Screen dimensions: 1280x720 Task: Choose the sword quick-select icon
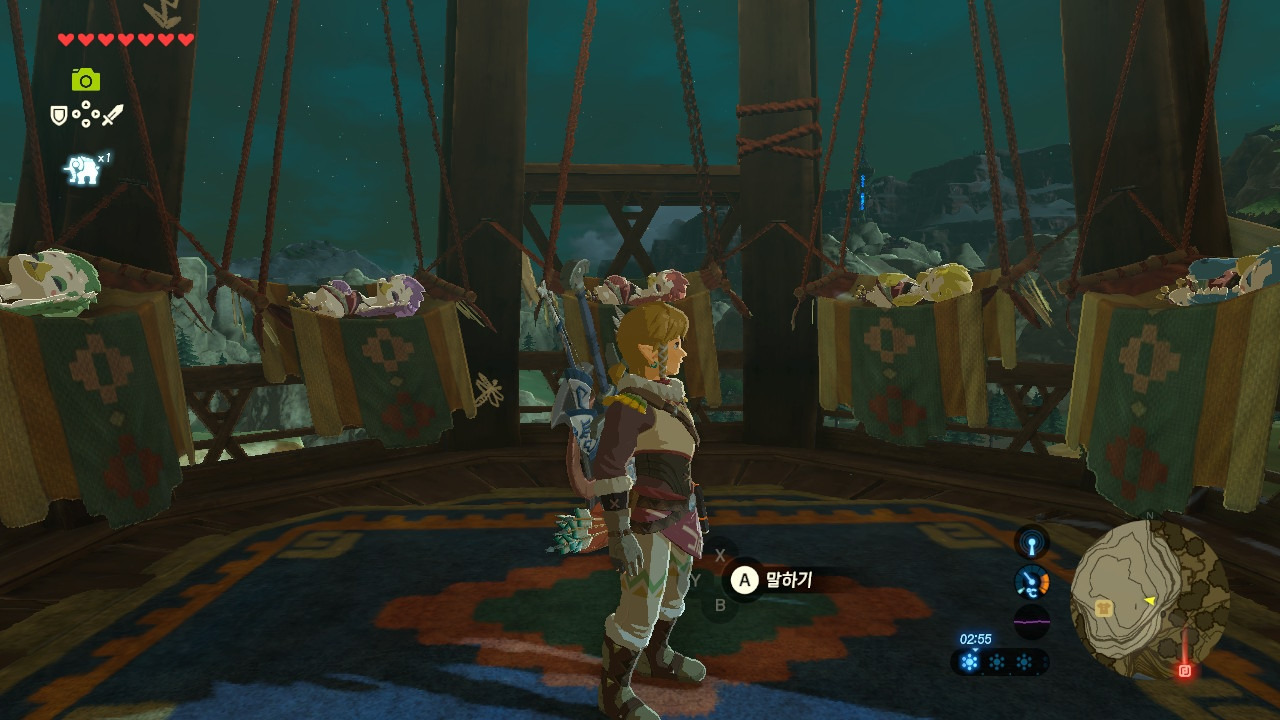coord(112,116)
